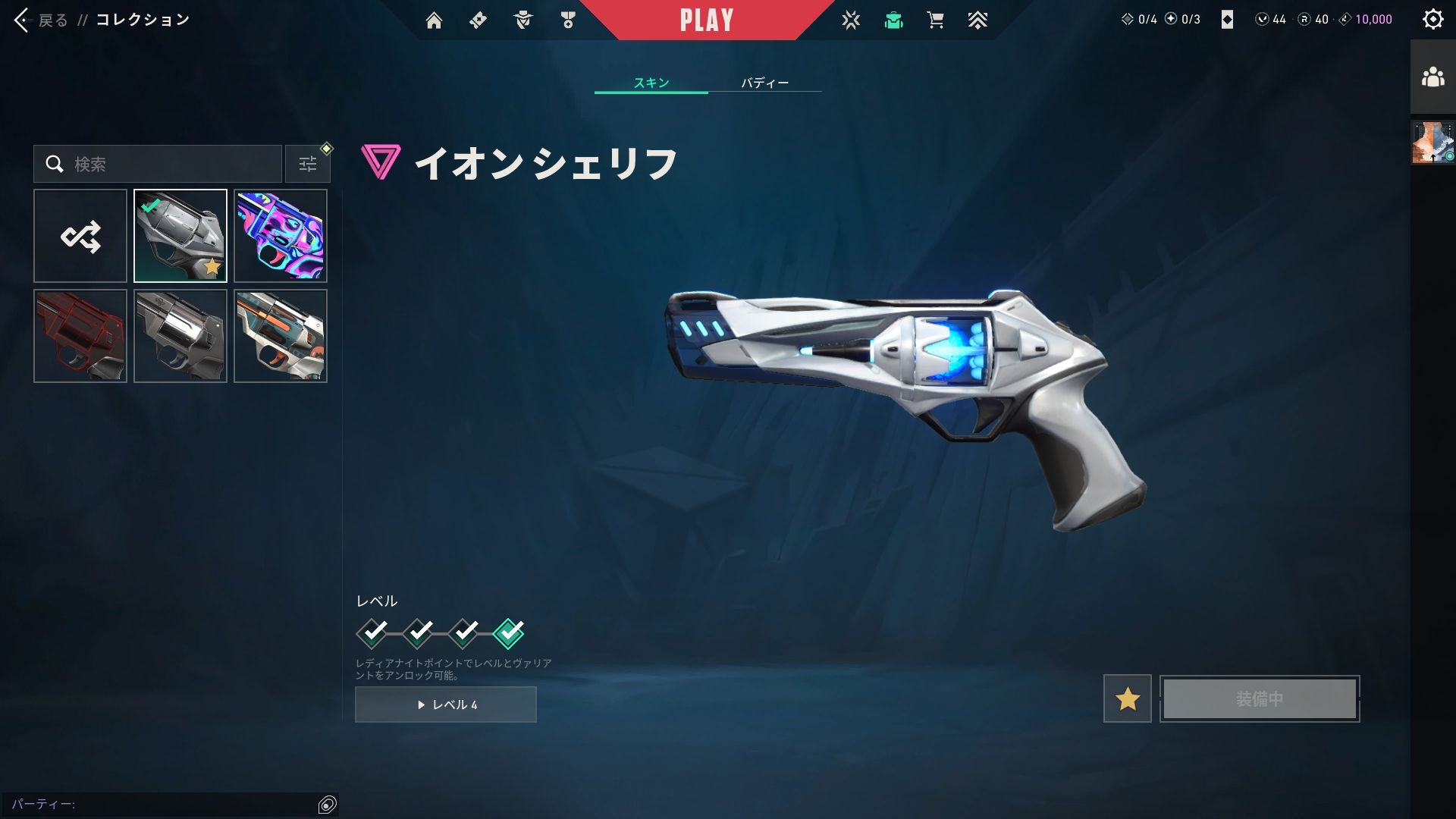The image size is (1456, 819).
Task: Switch to the スキン tab
Action: 651,83
